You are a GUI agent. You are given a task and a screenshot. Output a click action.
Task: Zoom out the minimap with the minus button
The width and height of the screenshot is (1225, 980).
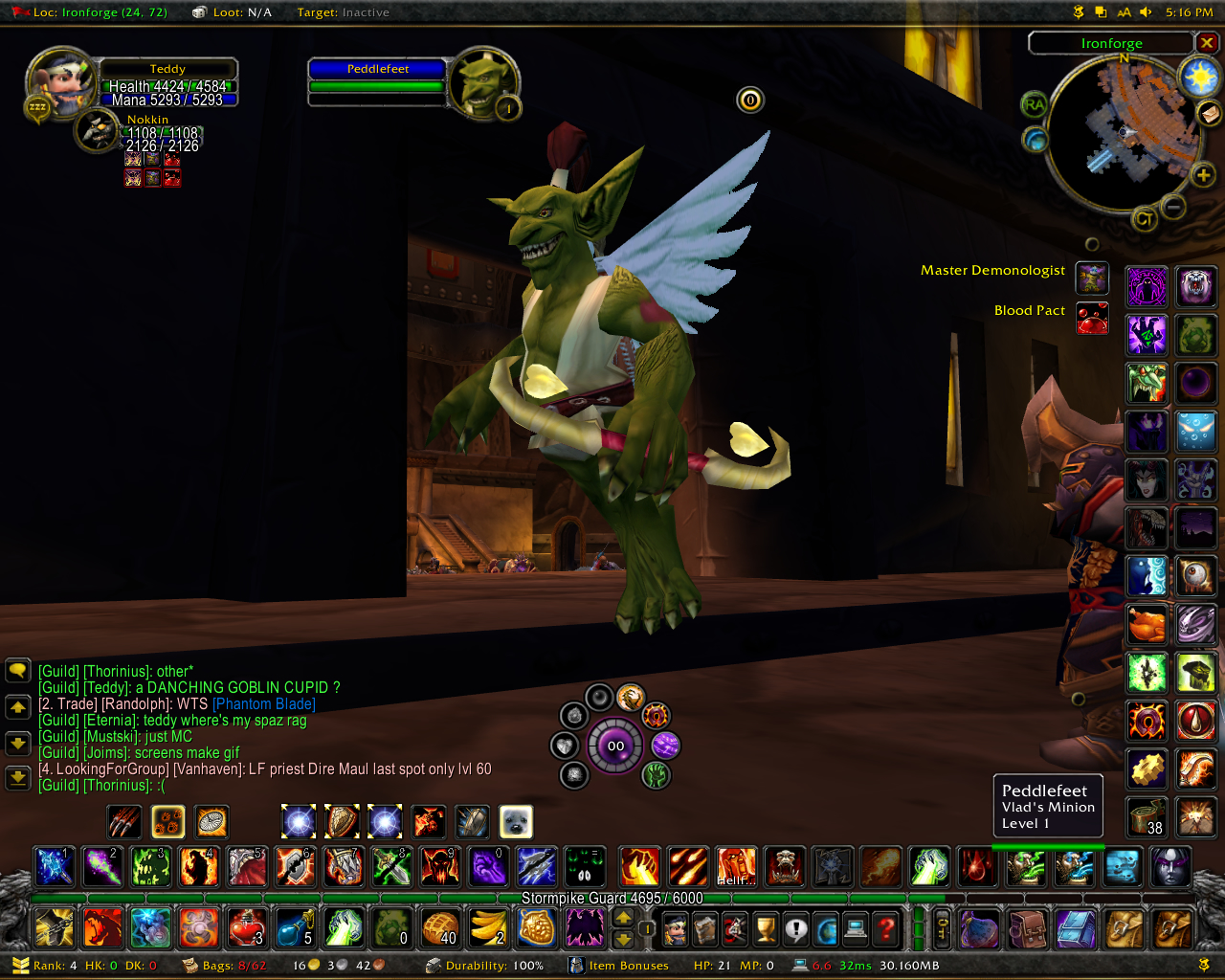[x=1173, y=206]
